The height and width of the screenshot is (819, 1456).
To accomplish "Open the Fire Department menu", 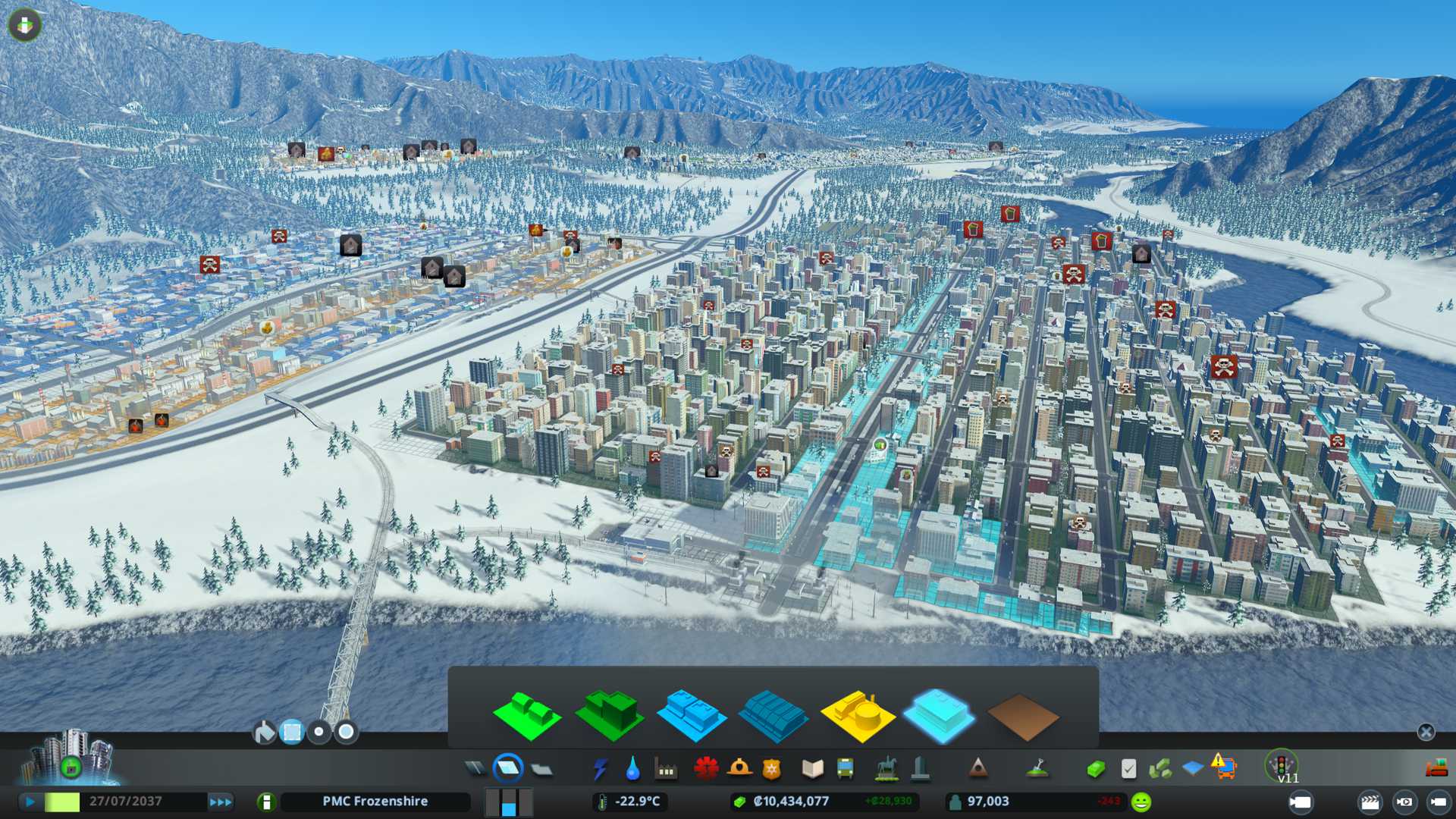I will point(739,769).
